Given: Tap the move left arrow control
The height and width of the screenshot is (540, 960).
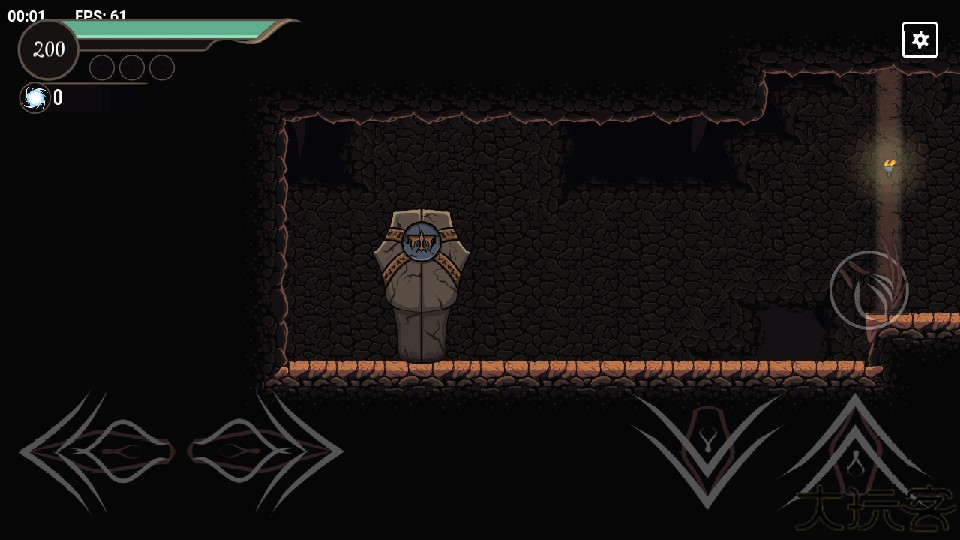Looking at the screenshot, I should pyautogui.click(x=98, y=452).
